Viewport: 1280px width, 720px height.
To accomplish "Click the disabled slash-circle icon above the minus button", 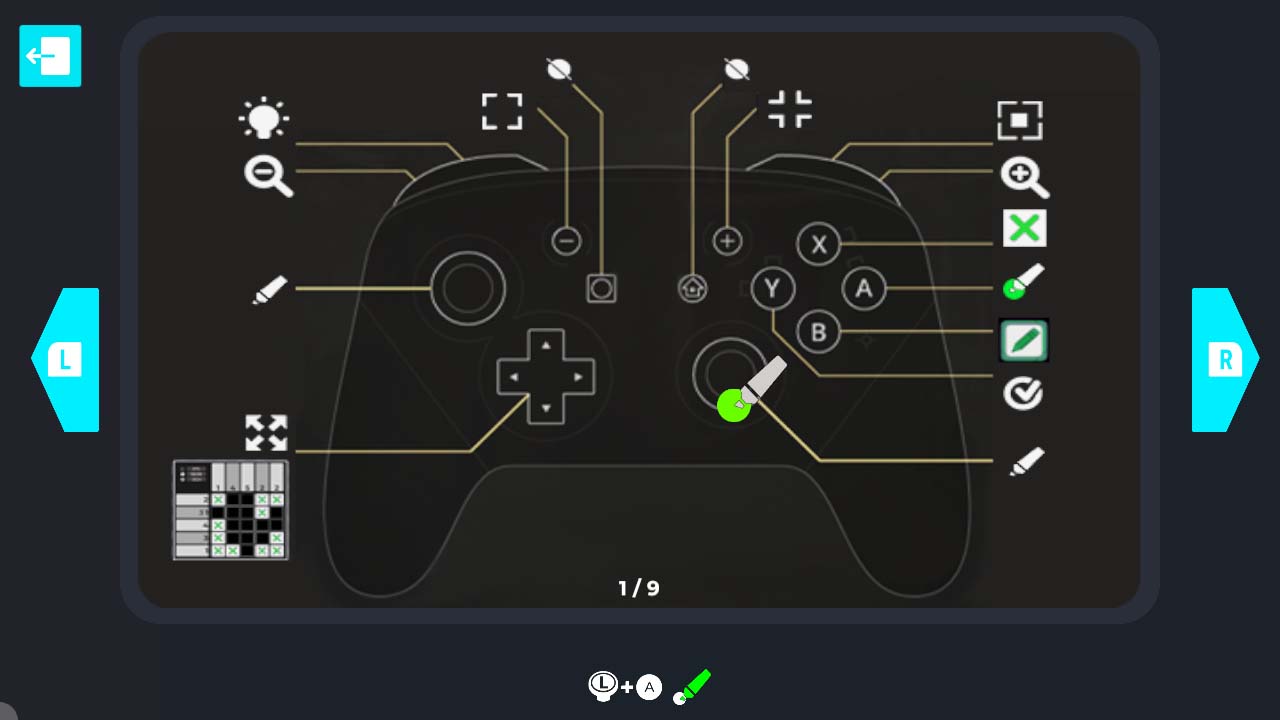I will coord(557,67).
